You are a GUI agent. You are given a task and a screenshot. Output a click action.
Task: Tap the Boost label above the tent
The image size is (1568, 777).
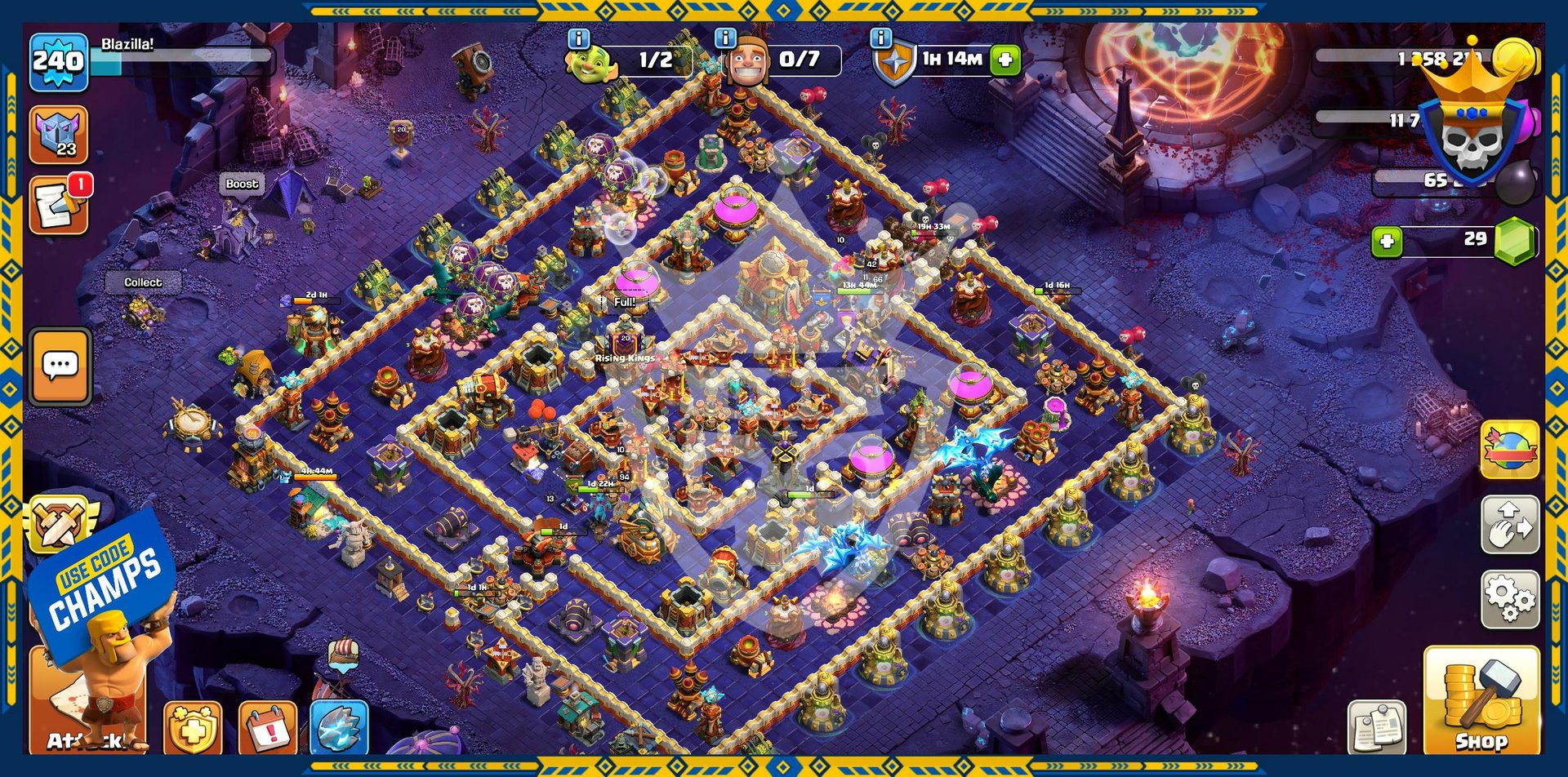[x=242, y=184]
